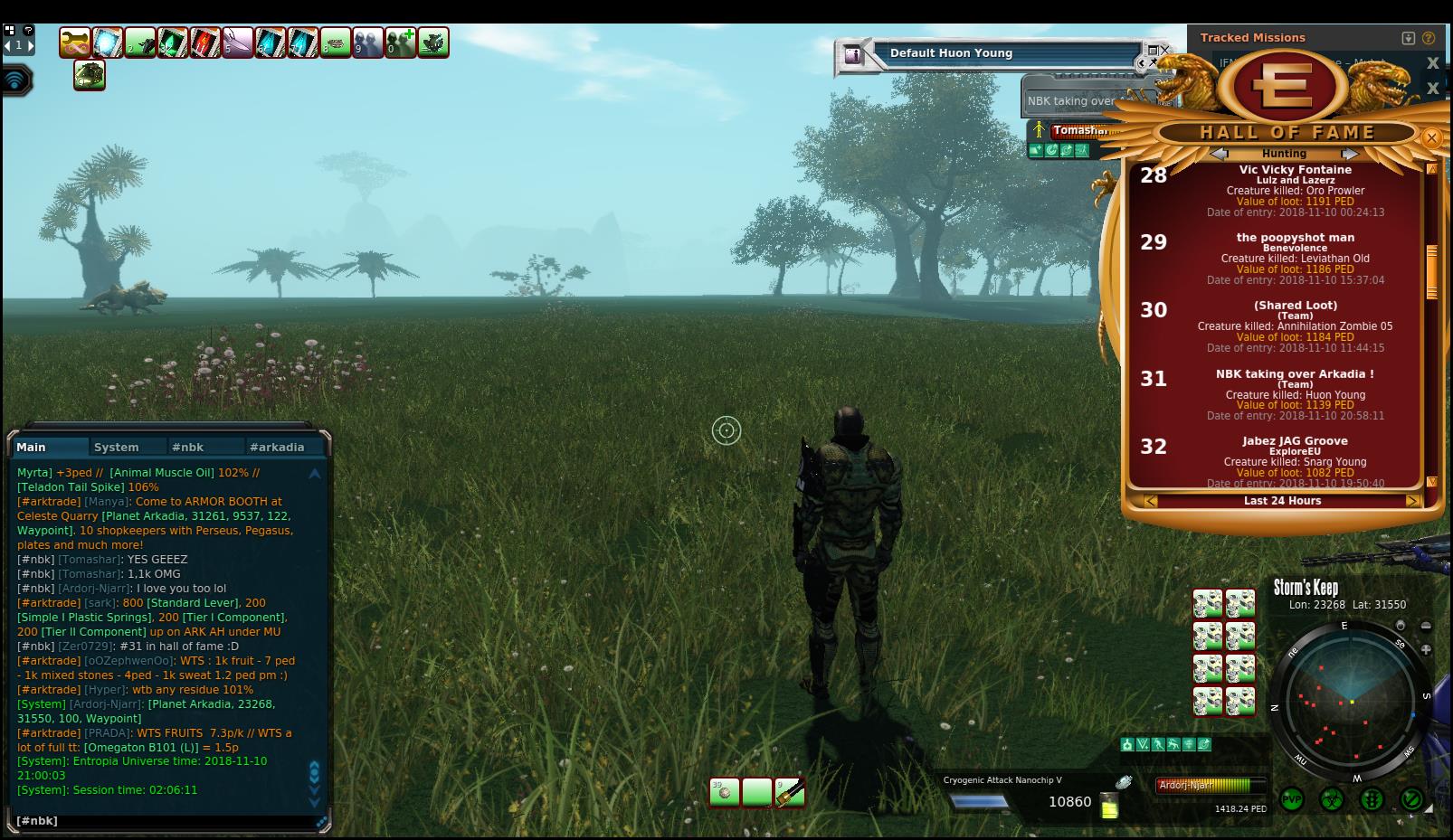The height and width of the screenshot is (840, 1453).
Task: Go to previous Hall of Fame category
Action: click(x=1219, y=154)
